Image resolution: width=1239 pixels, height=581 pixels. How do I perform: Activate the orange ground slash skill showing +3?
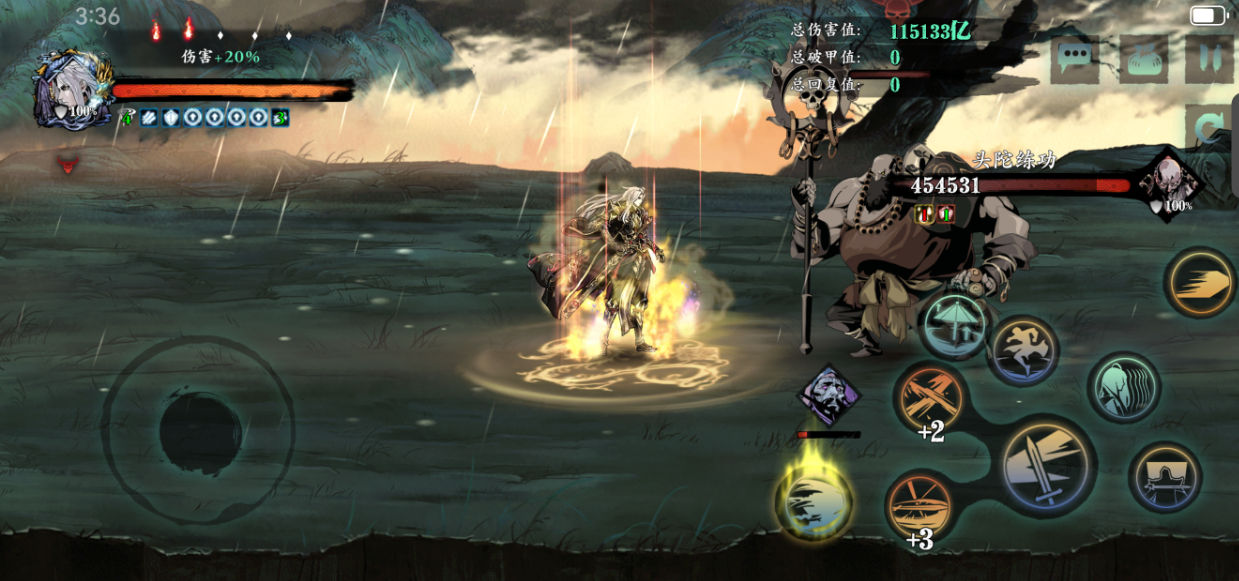tap(920, 506)
